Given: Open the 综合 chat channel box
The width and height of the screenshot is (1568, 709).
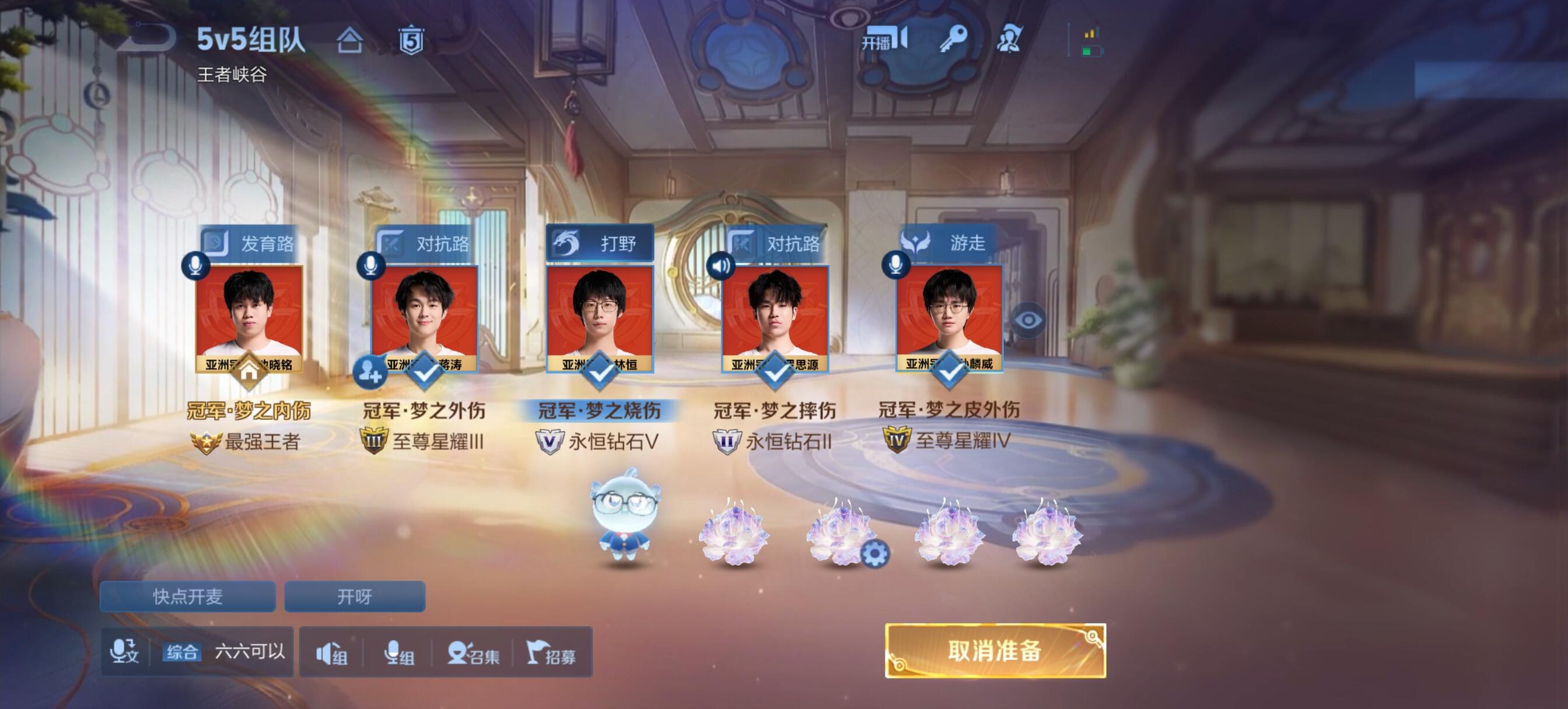Looking at the screenshot, I should pos(224,652).
